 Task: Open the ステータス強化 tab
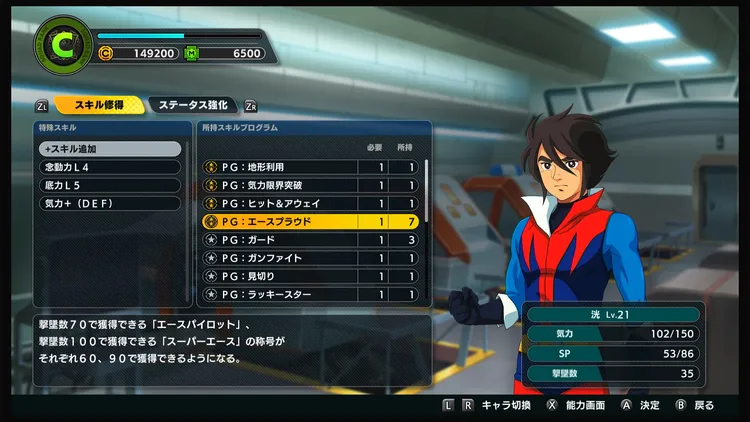(193, 104)
